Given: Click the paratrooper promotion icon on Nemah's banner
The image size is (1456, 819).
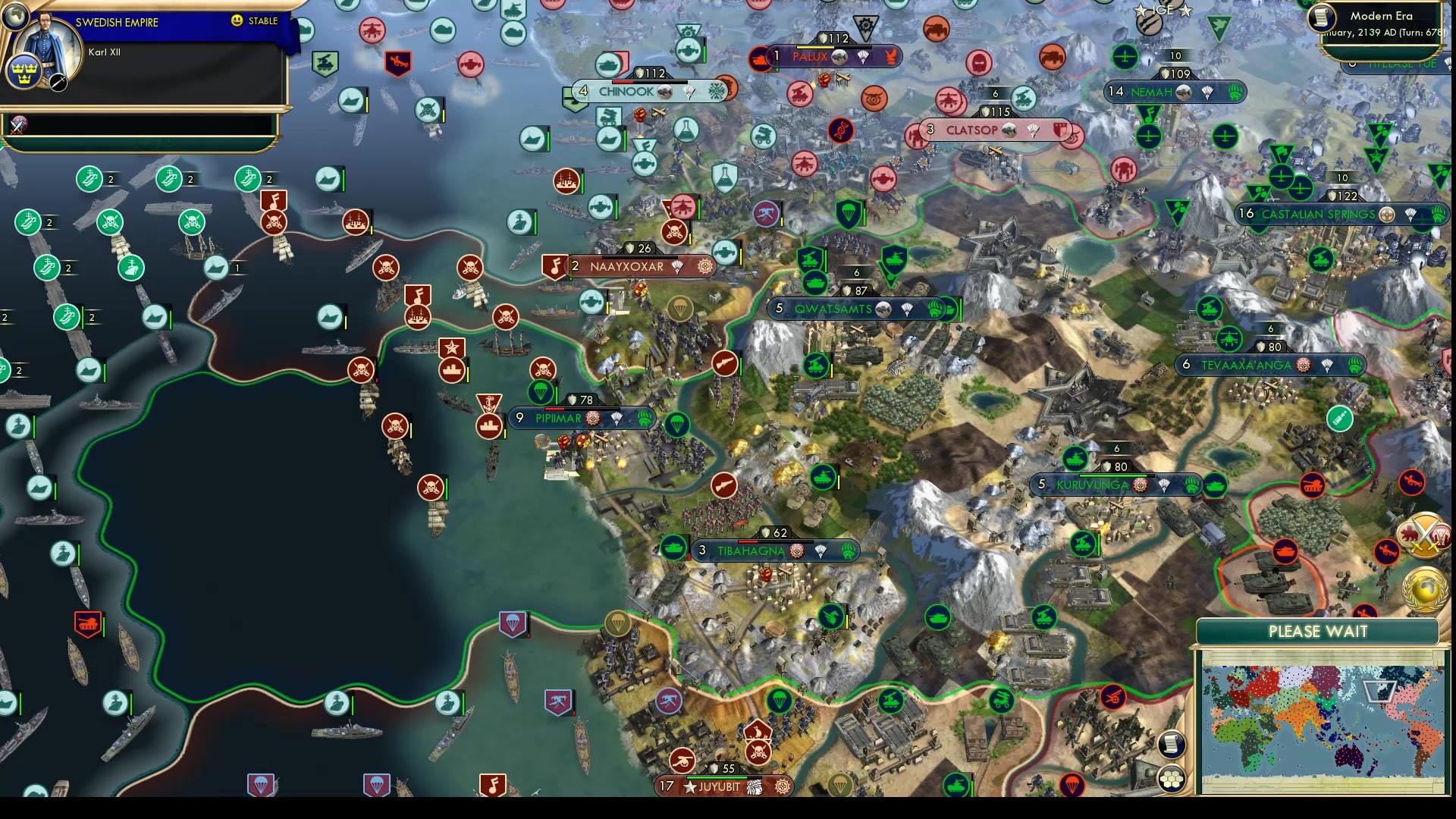Looking at the screenshot, I should [x=1209, y=92].
